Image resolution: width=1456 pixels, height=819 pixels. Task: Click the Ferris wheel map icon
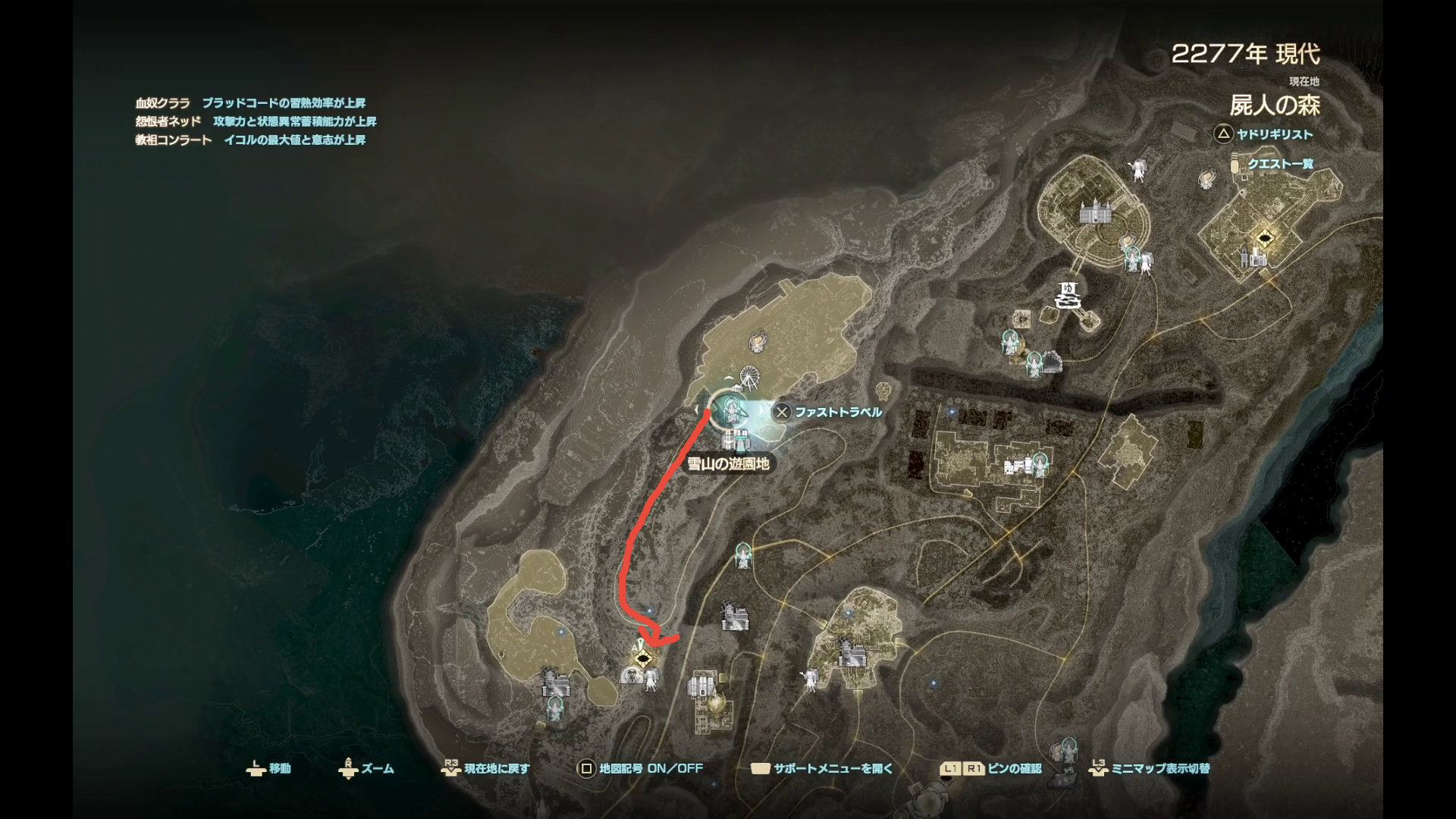tap(749, 376)
